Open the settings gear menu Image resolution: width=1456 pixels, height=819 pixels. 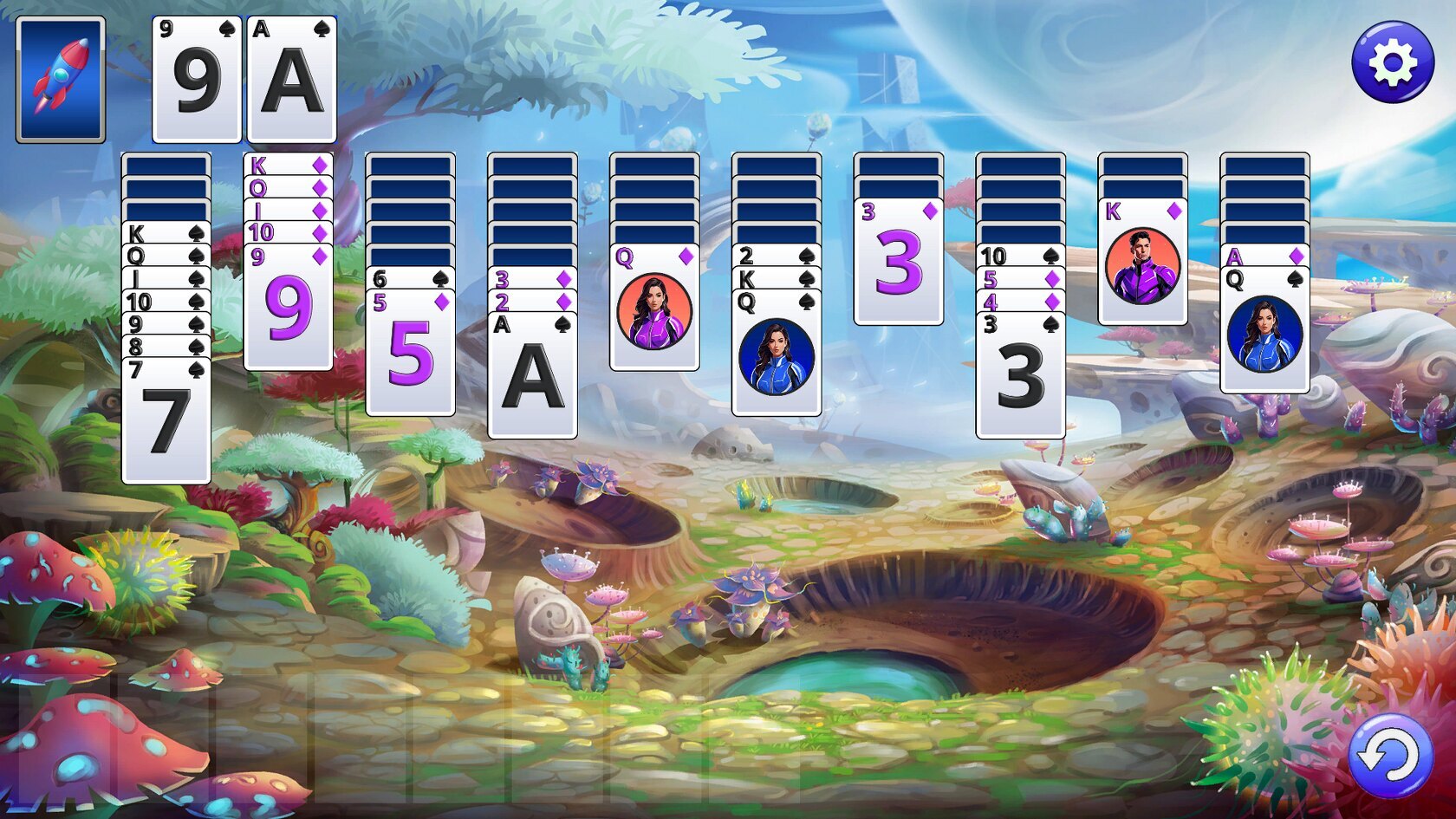1392,62
